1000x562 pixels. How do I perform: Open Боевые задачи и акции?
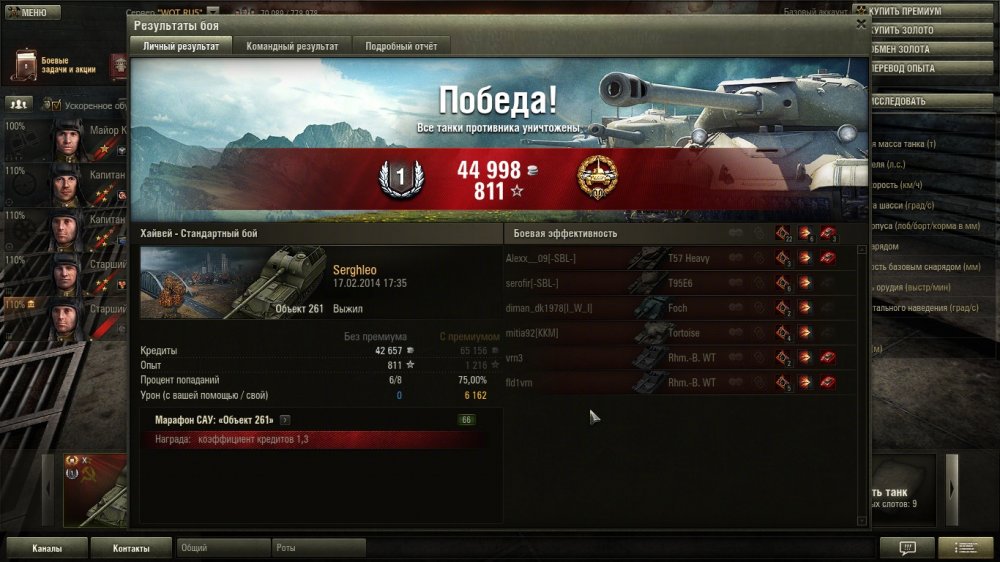52,66
